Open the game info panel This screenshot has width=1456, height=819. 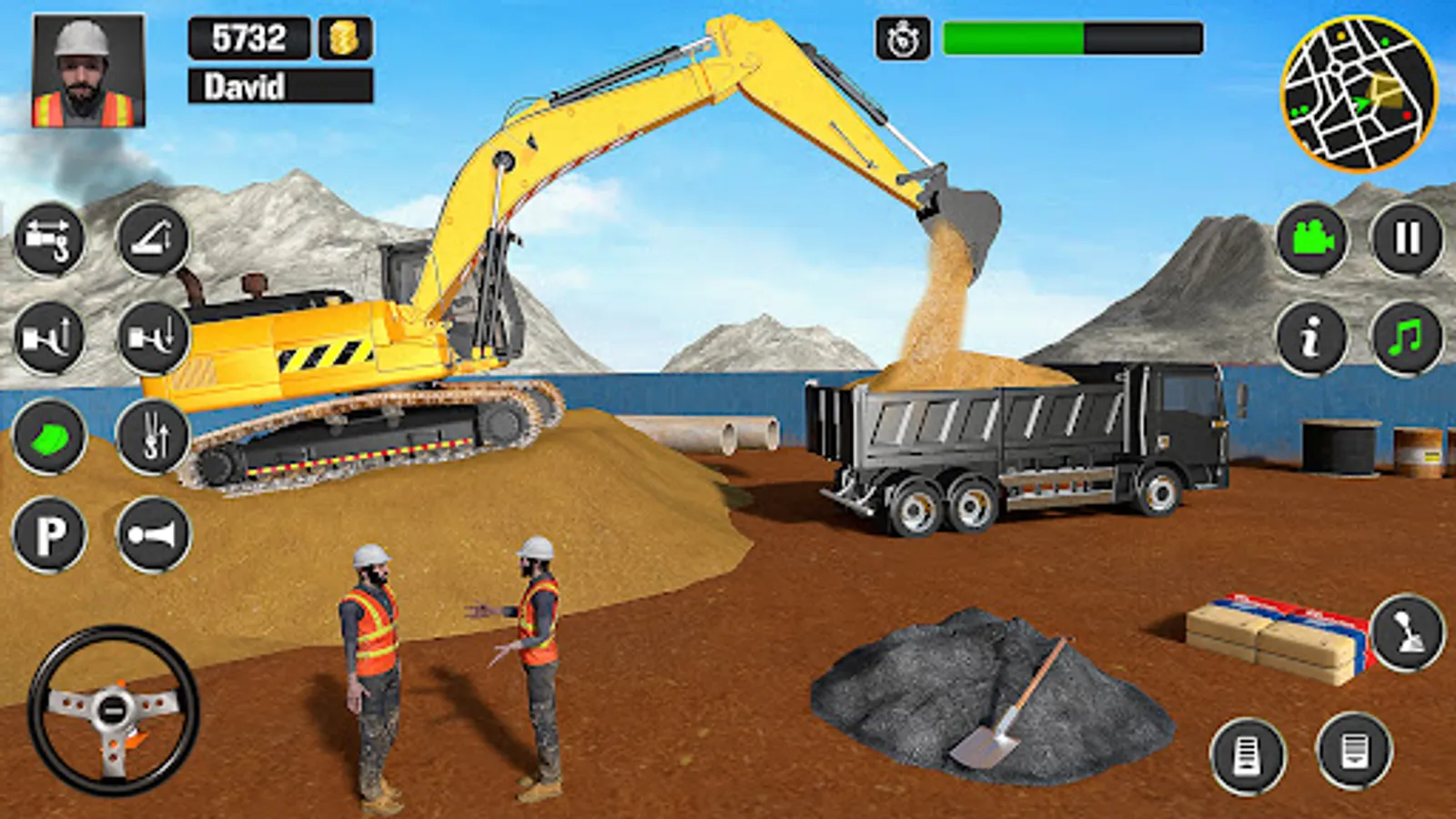(1310, 339)
